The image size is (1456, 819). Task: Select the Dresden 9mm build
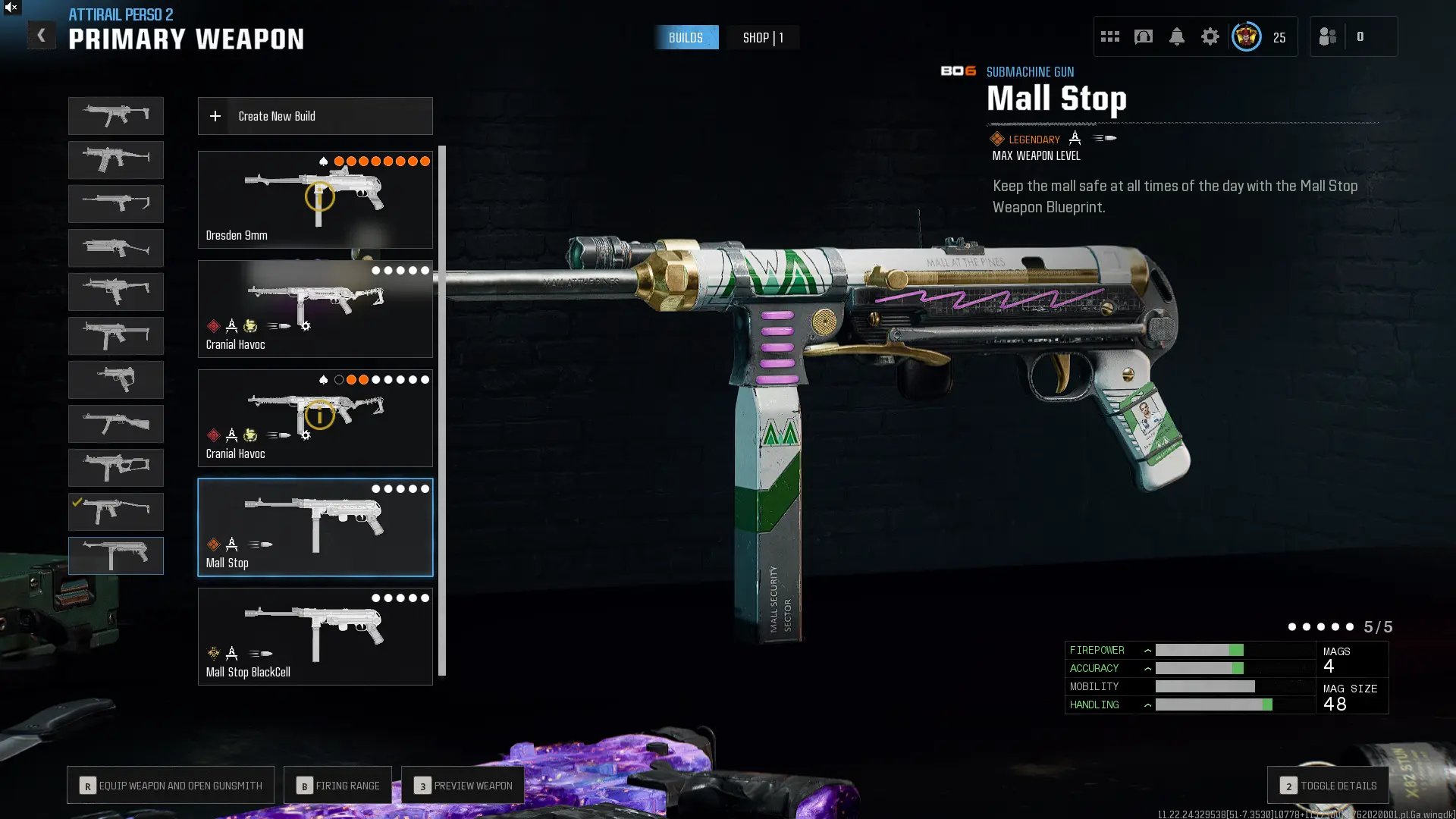pos(315,199)
